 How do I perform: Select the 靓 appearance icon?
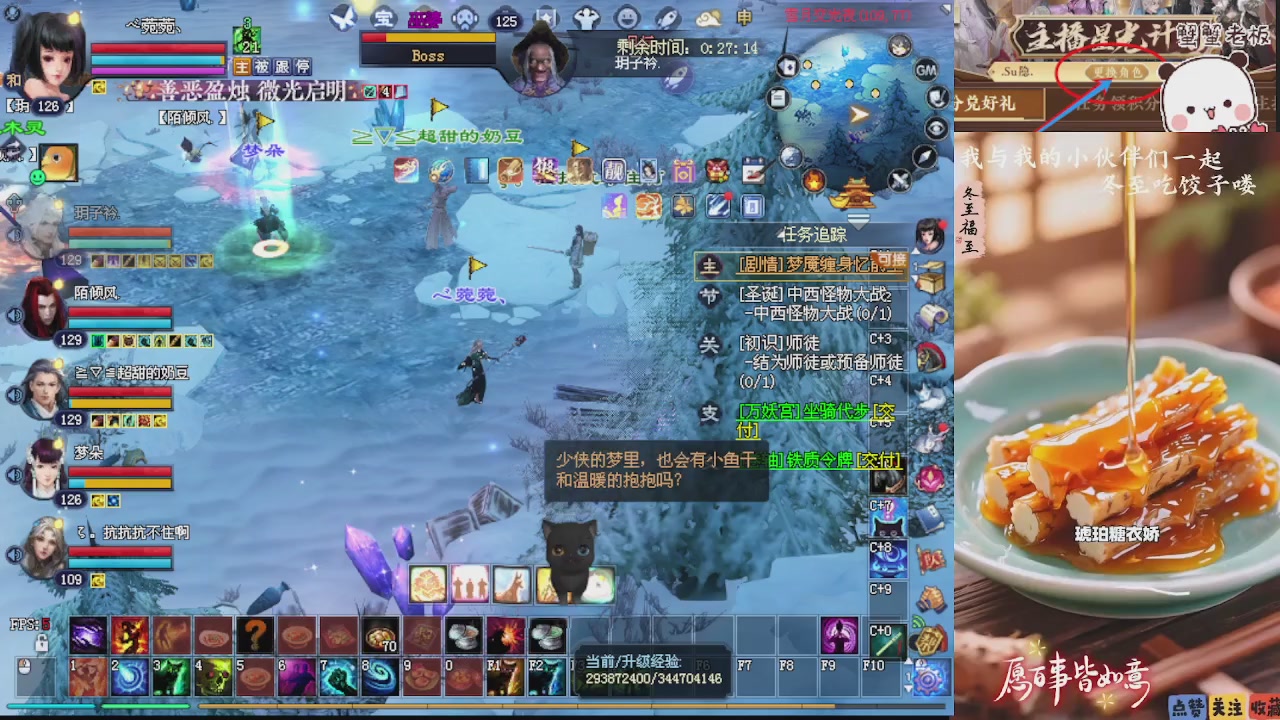point(612,172)
